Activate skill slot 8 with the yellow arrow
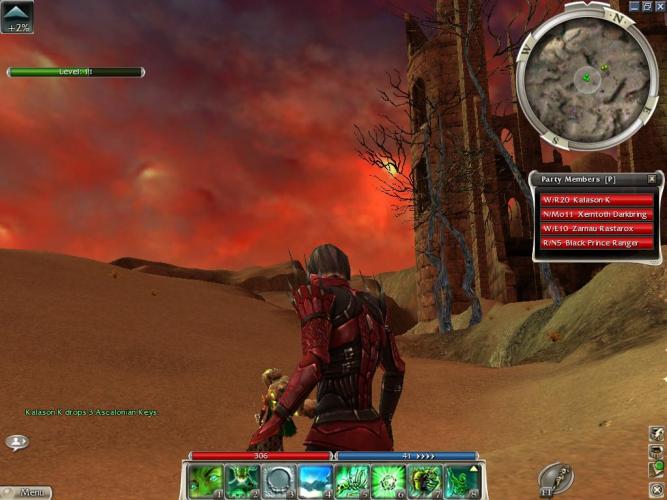This screenshot has height=500, width=667. (461, 481)
